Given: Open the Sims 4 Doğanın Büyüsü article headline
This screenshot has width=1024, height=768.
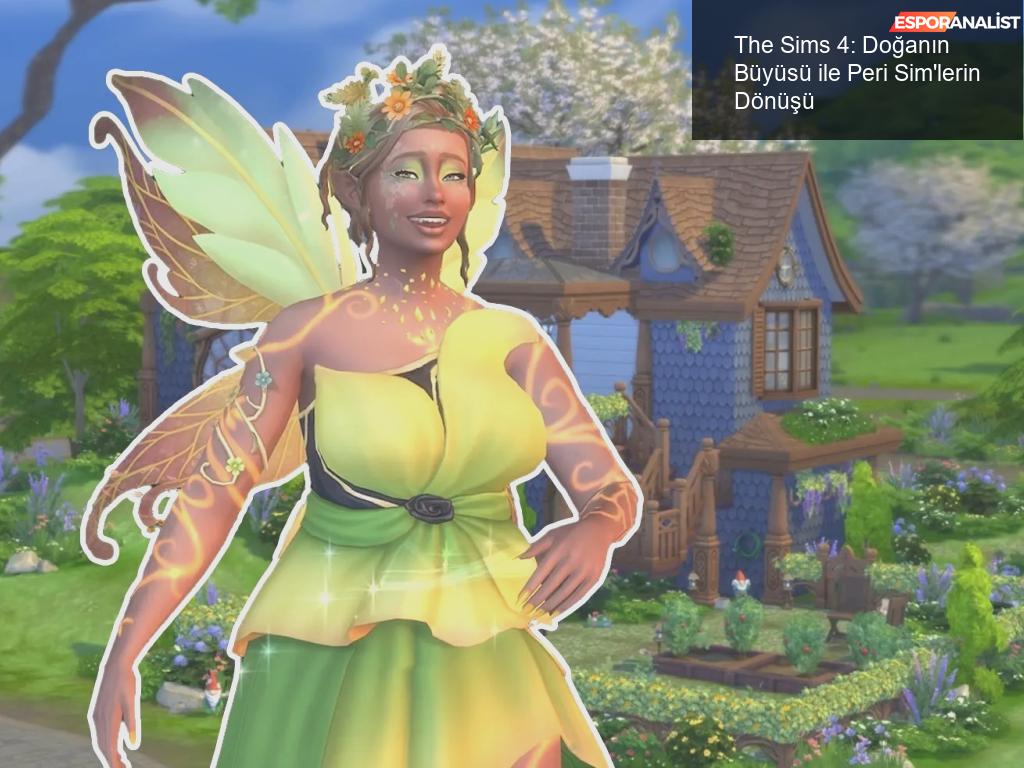Looking at the screenshot, I should click(x=856, y=73).
